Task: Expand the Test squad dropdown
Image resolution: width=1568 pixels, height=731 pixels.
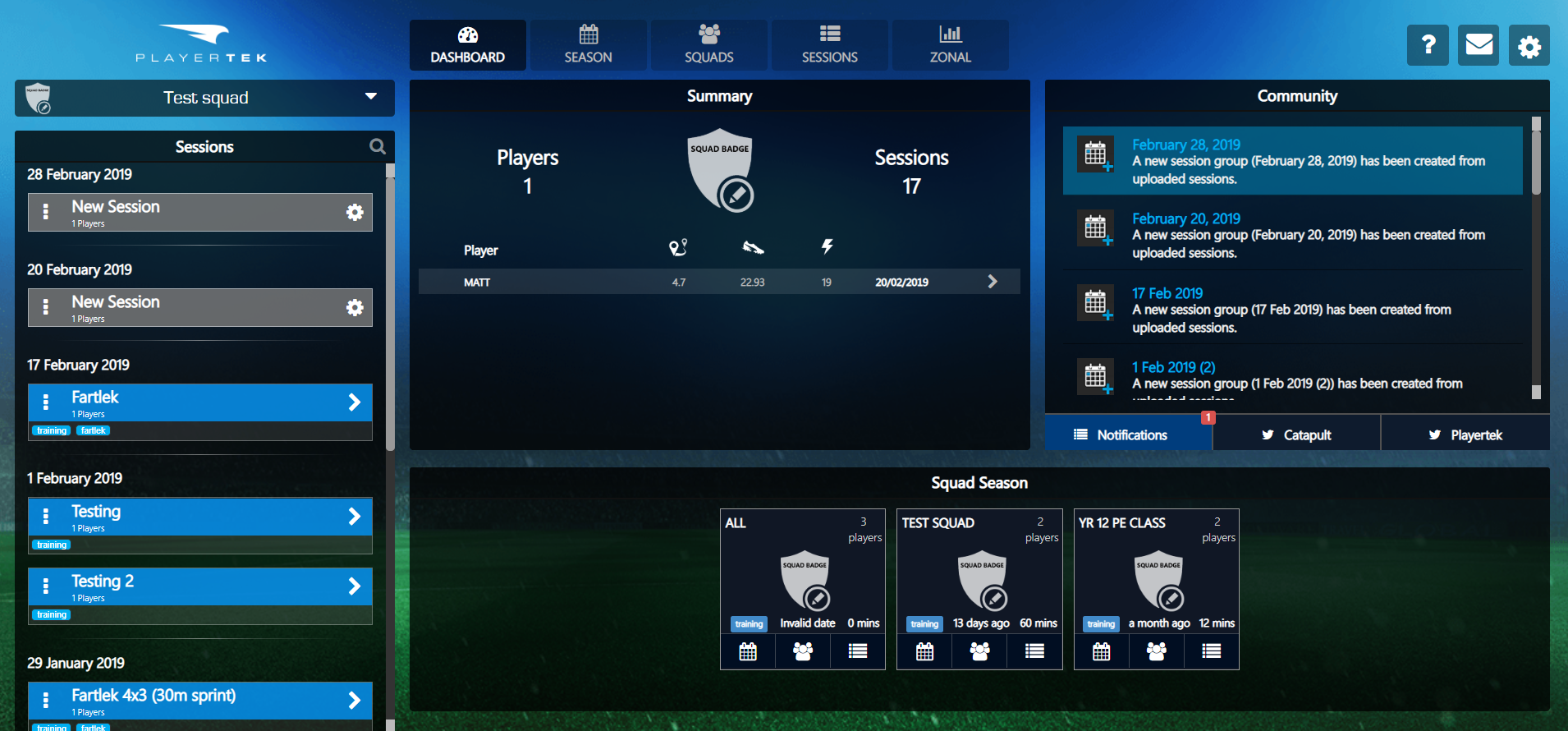Action: (371, 97)
